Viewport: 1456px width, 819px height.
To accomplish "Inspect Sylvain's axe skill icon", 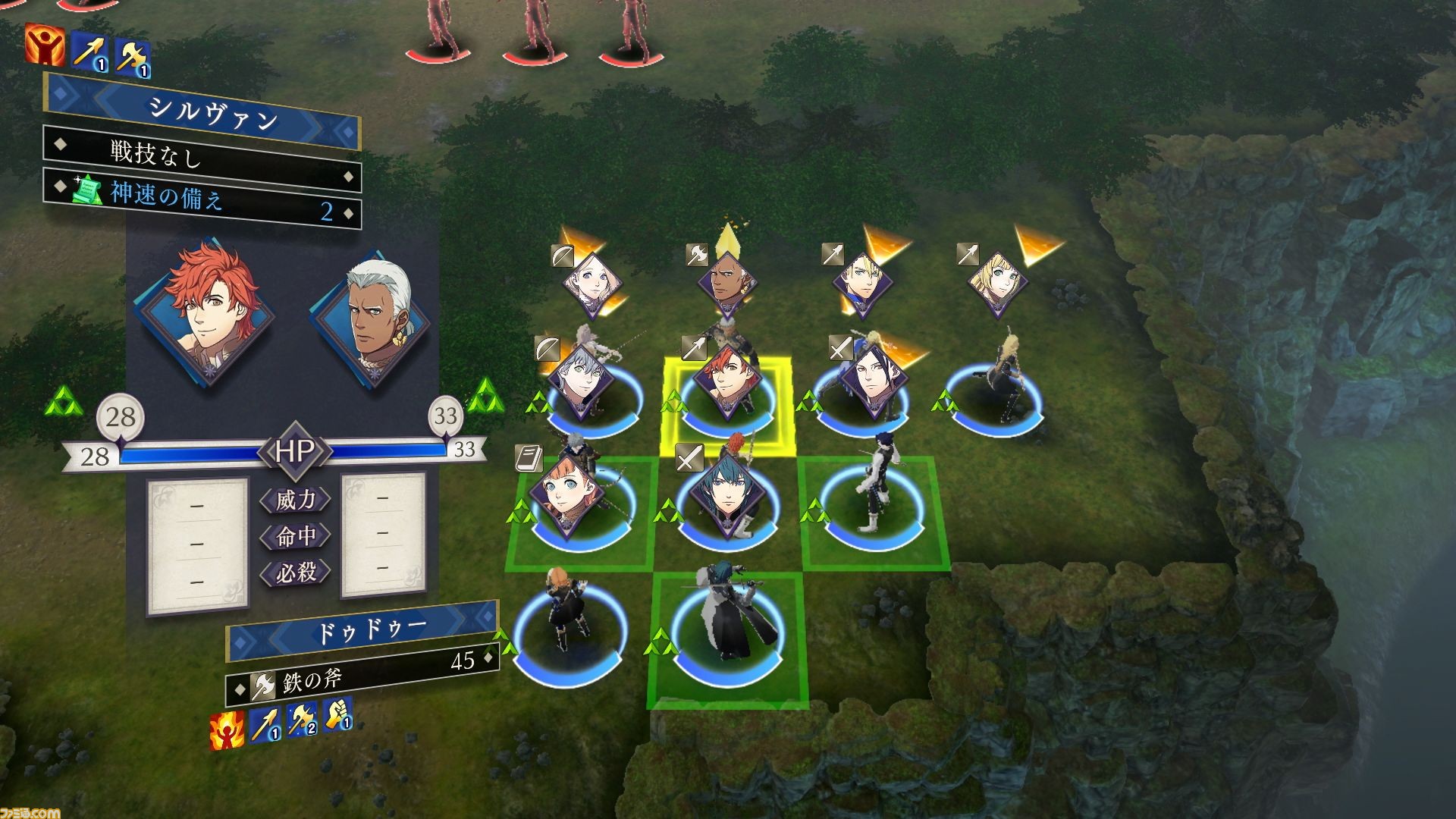I will pyautogui.click(x=133, y=57).
